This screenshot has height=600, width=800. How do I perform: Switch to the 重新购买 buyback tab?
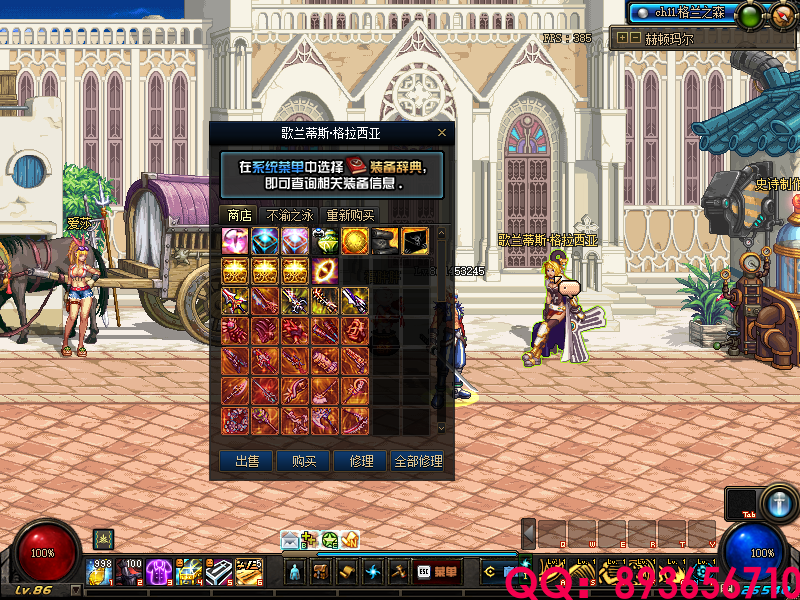[x=350, y=215]
